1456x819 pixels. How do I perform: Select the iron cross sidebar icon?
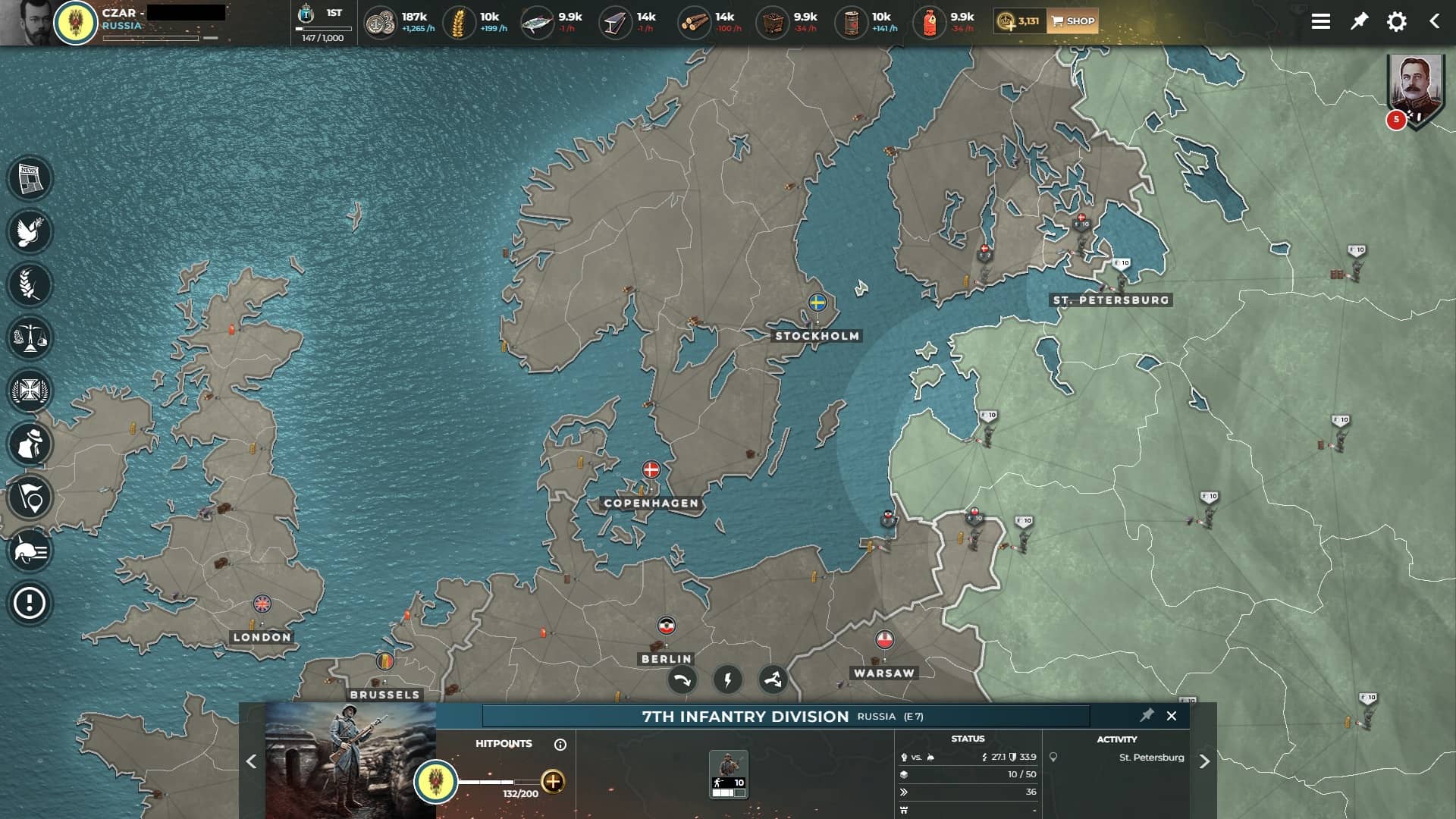pyautogui.click(x=30, y=391)
